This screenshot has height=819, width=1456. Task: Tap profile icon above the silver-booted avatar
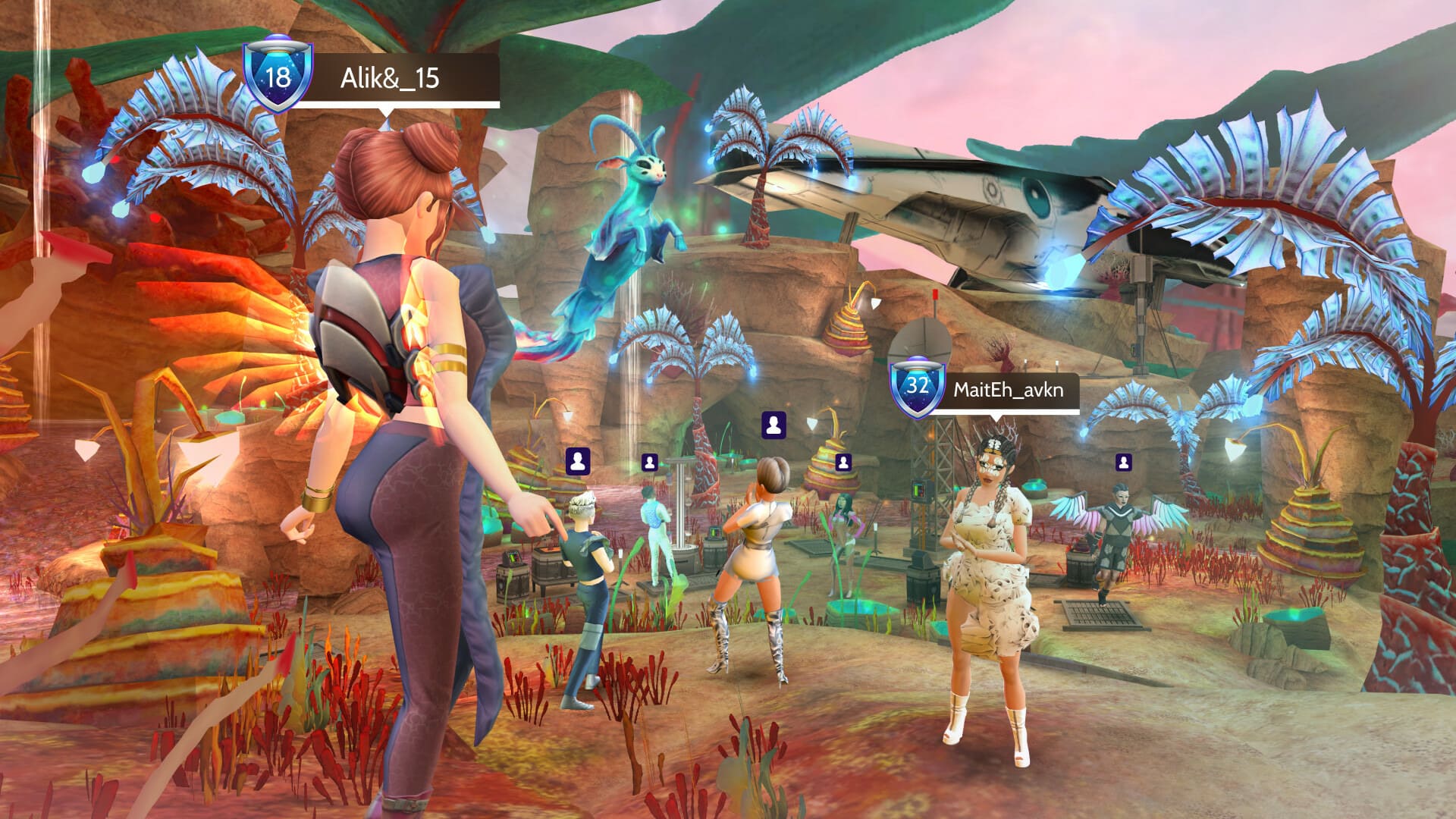pyautogui.click(x=773, y=425)
